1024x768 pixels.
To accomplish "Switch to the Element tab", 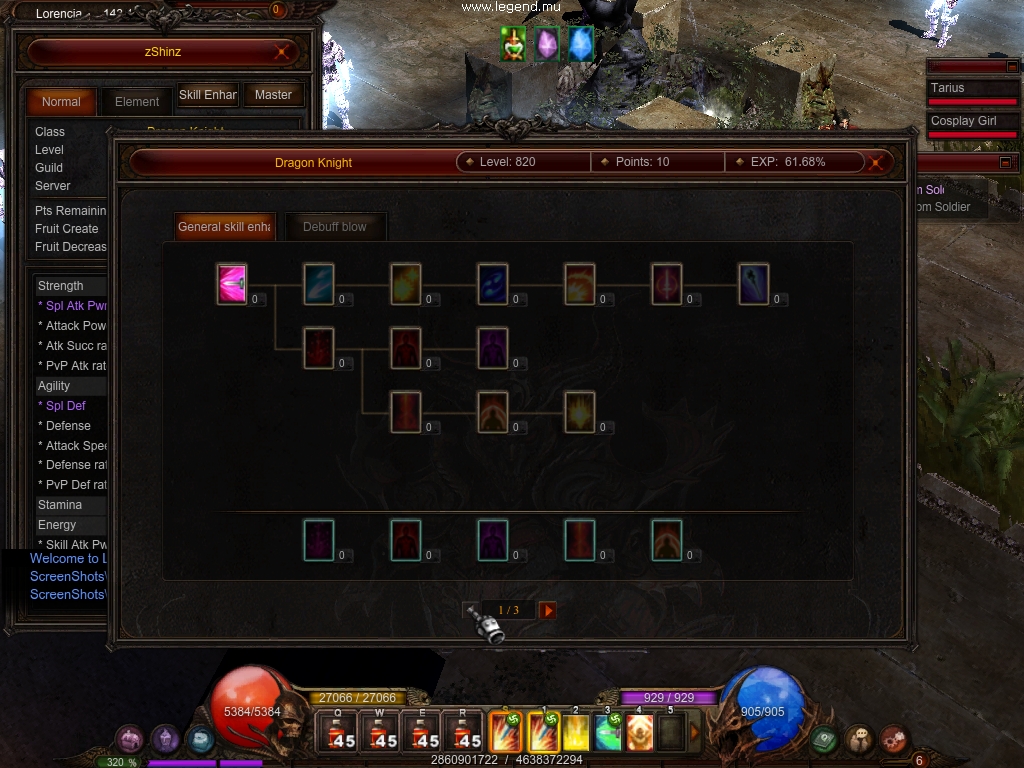I will (137, 101).
